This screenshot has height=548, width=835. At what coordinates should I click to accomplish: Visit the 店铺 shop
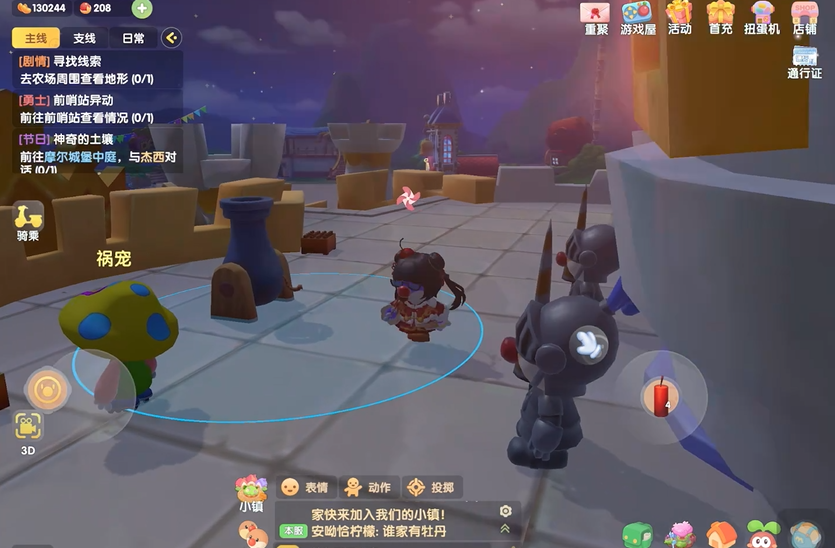click(805, 17)
